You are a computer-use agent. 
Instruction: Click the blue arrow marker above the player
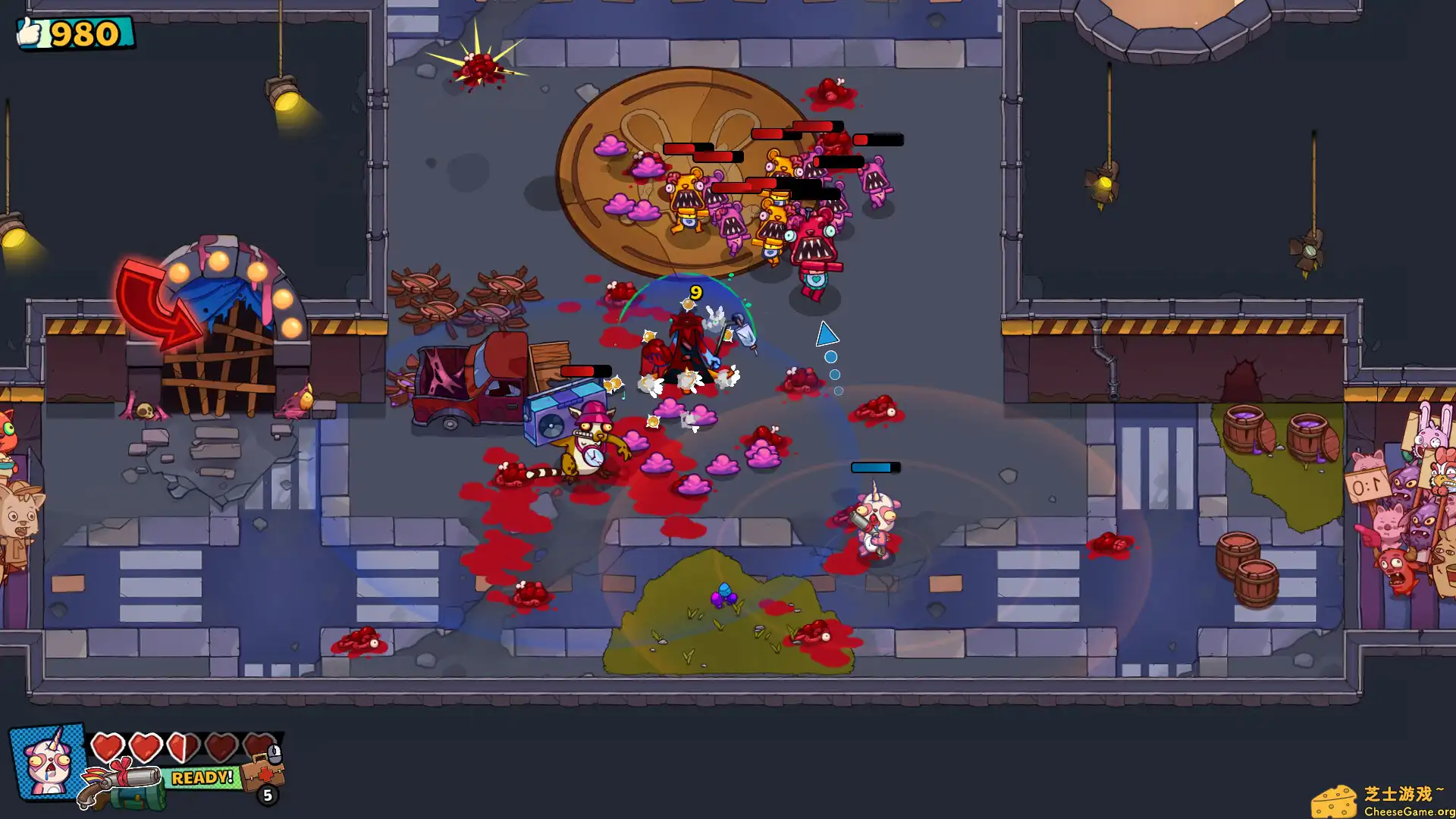coord(826,334)
